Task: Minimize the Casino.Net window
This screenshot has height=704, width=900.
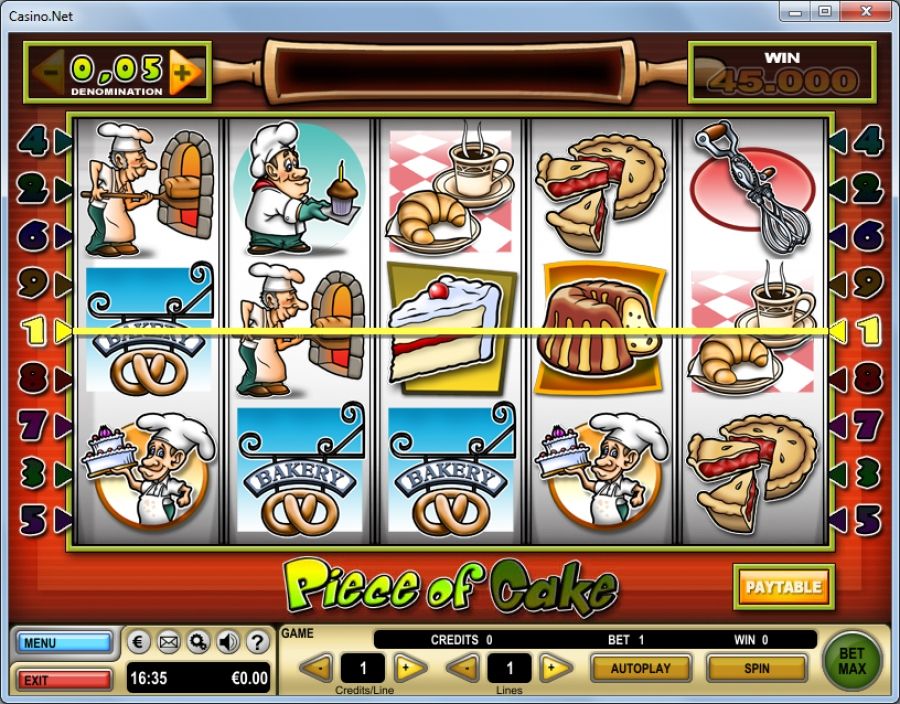Action: click(x=798, y=12)
